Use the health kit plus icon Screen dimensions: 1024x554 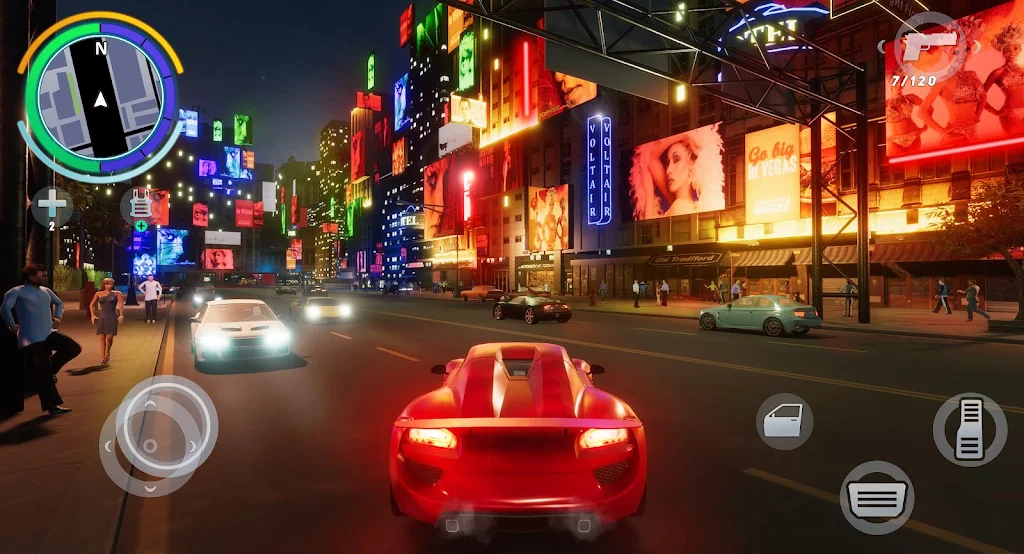coord(52,206)
